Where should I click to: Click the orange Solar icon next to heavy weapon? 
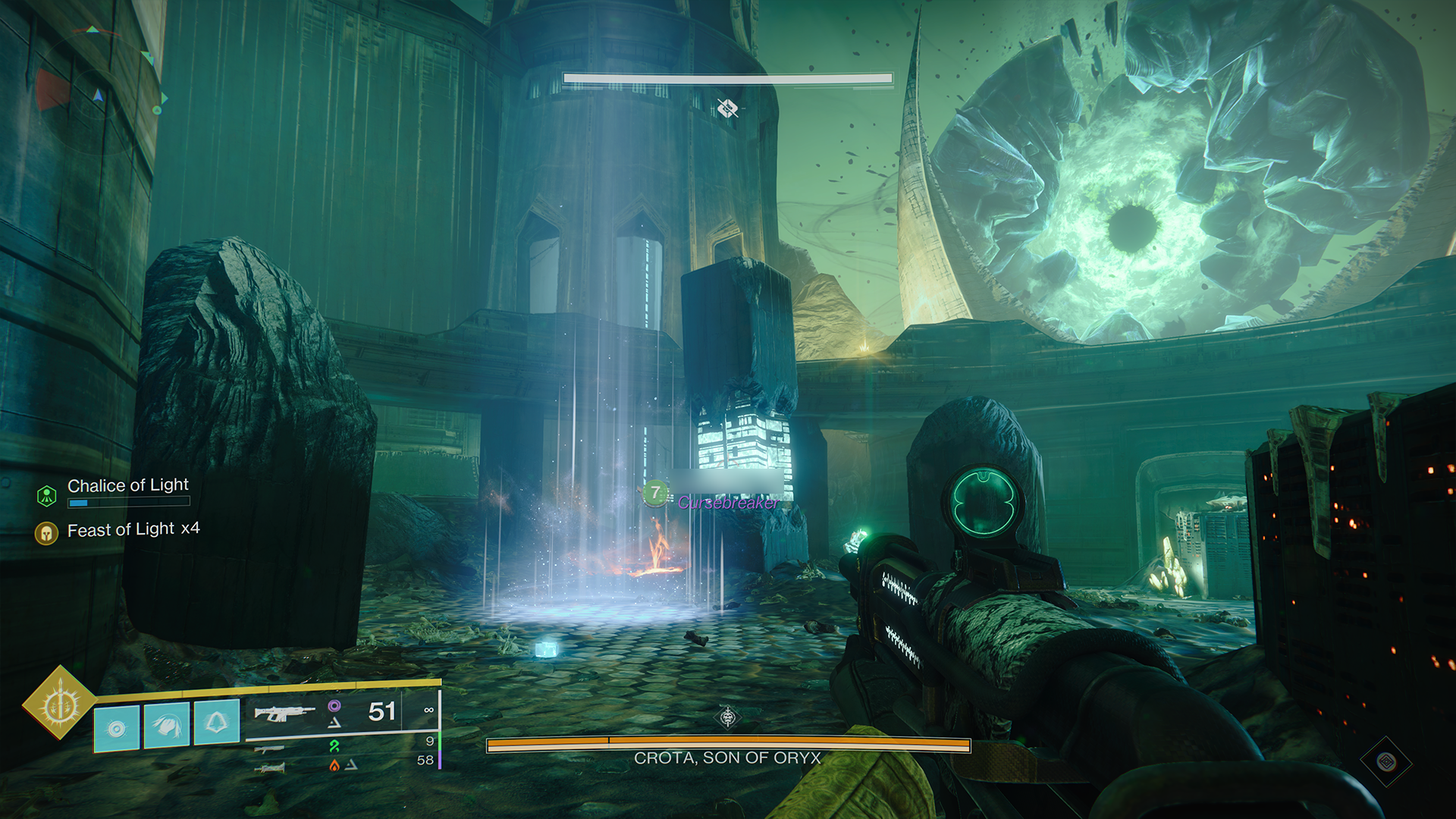tap(334, 767)
